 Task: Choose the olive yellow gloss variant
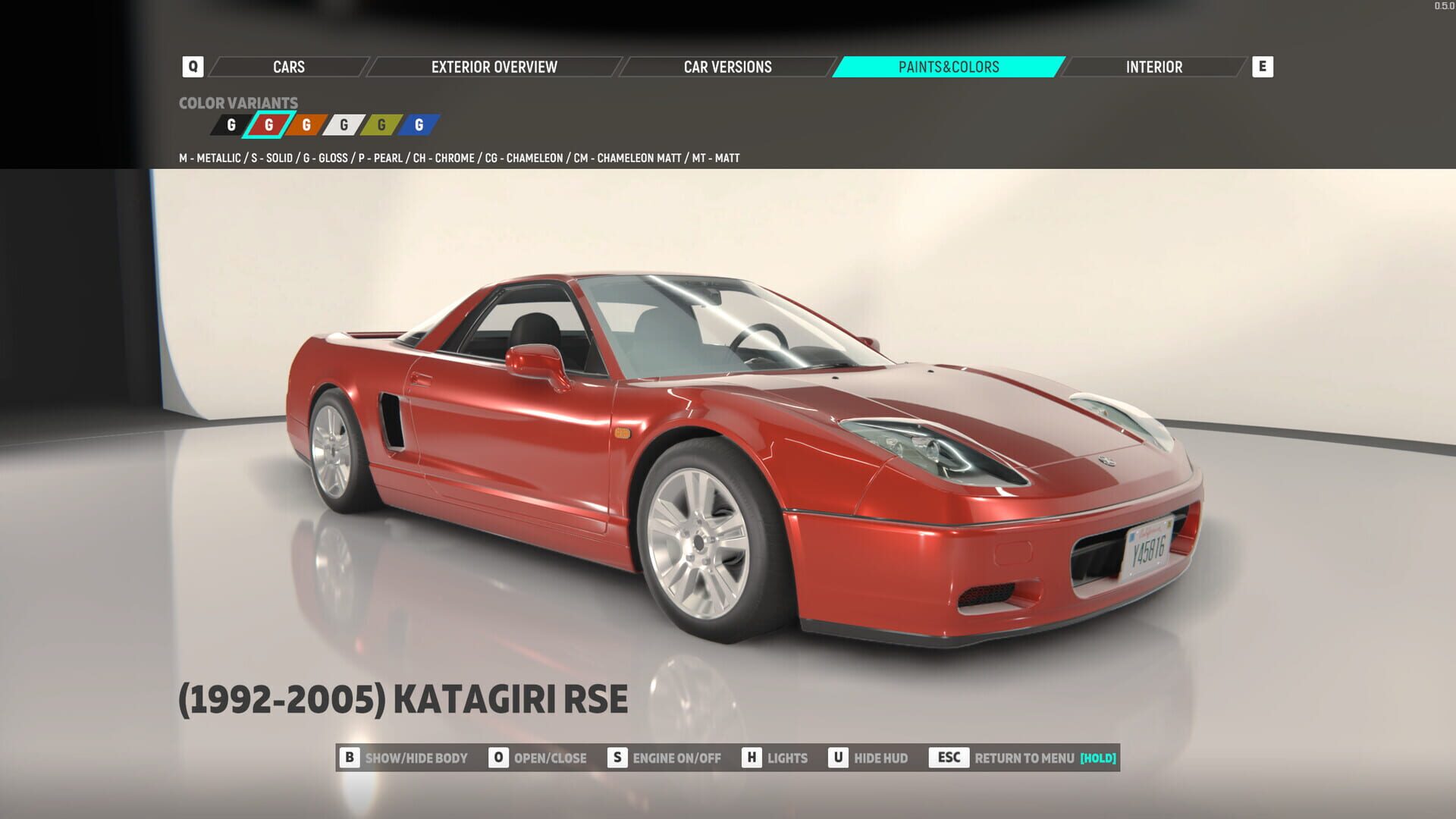[381, 125]
